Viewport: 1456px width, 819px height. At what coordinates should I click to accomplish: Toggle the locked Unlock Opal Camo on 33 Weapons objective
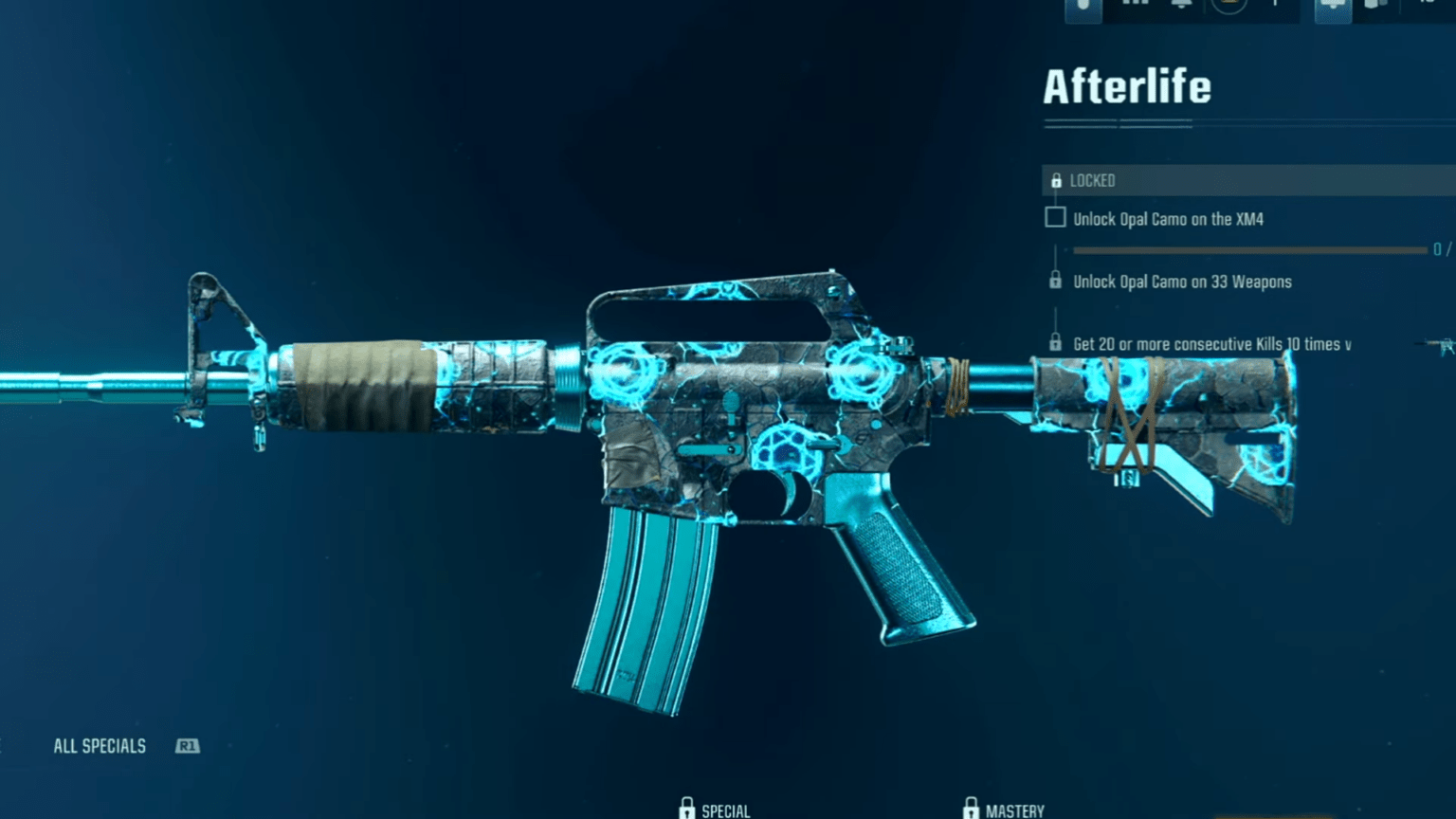point(1056,282)
